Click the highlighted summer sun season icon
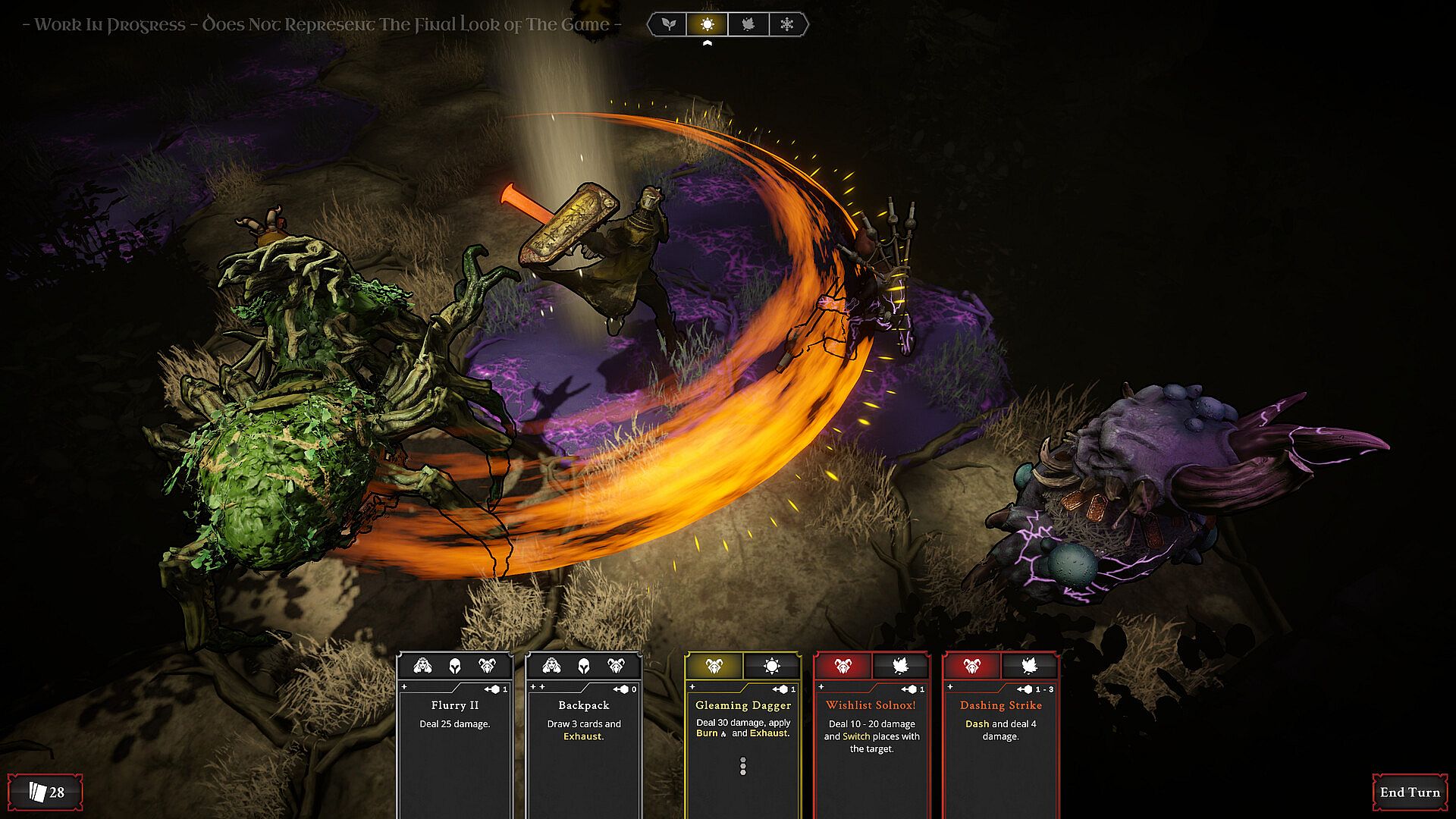Screen dimensions: 1456x819 [x=708, y=24]
